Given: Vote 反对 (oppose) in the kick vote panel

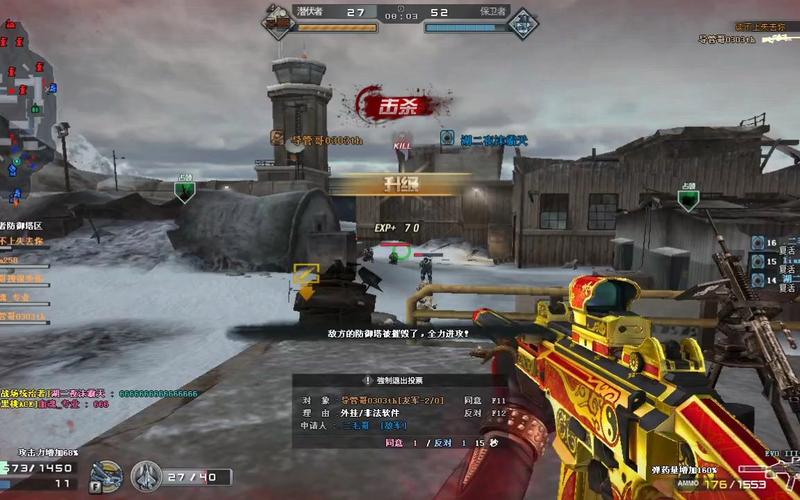Looking at the screenshot, I should [472, 412].
